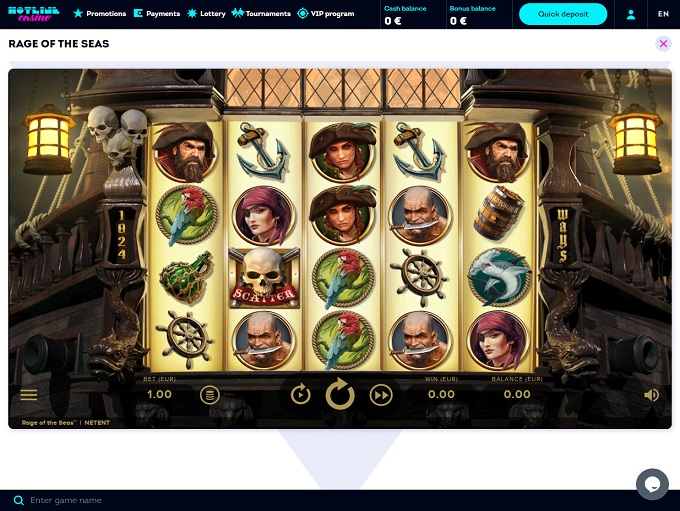Screen dimensions: 680x511
Task: Open the slot's hamburger menu
Action: coord(29,395)
